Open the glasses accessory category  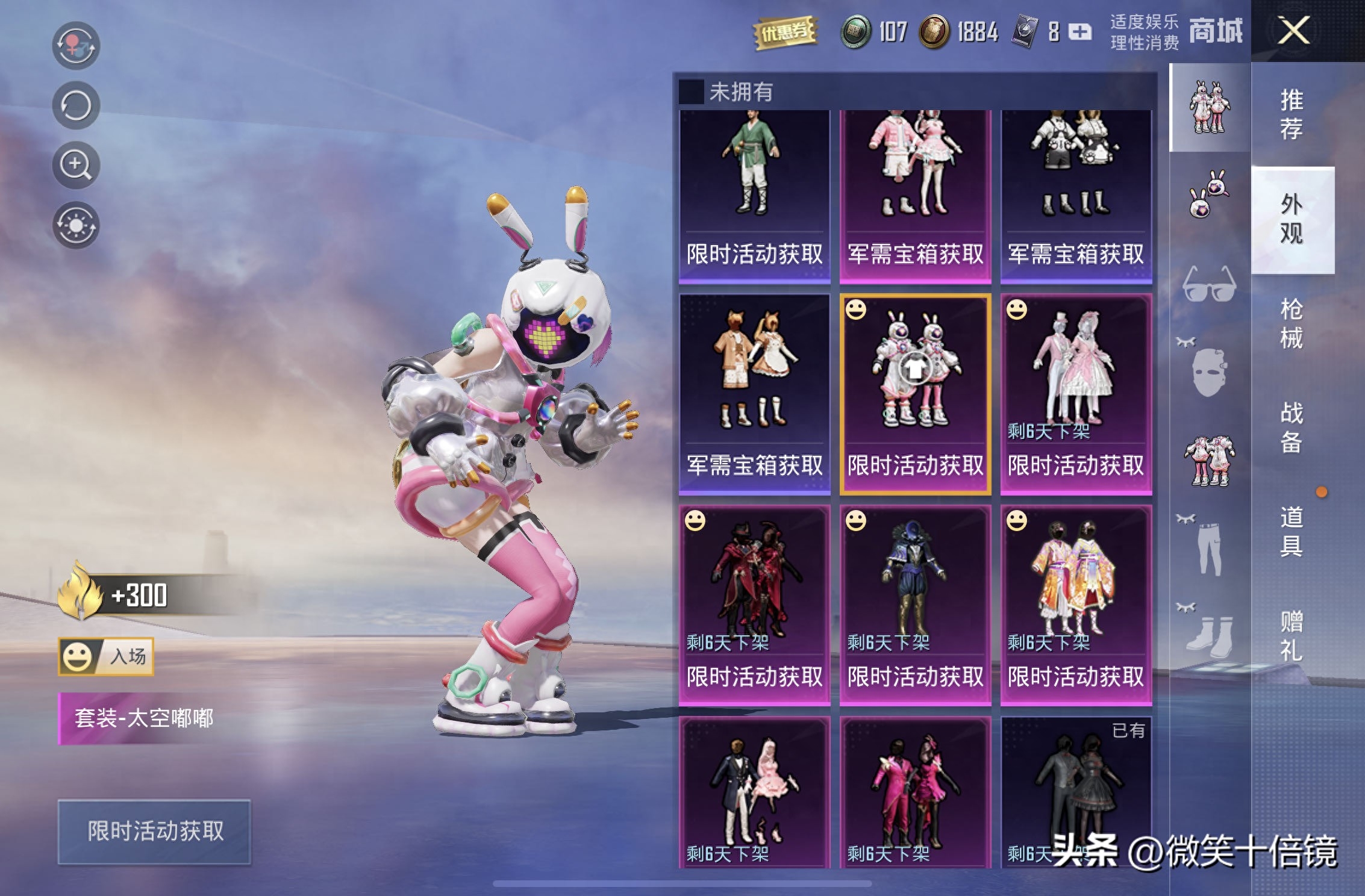click(1209, 284)
